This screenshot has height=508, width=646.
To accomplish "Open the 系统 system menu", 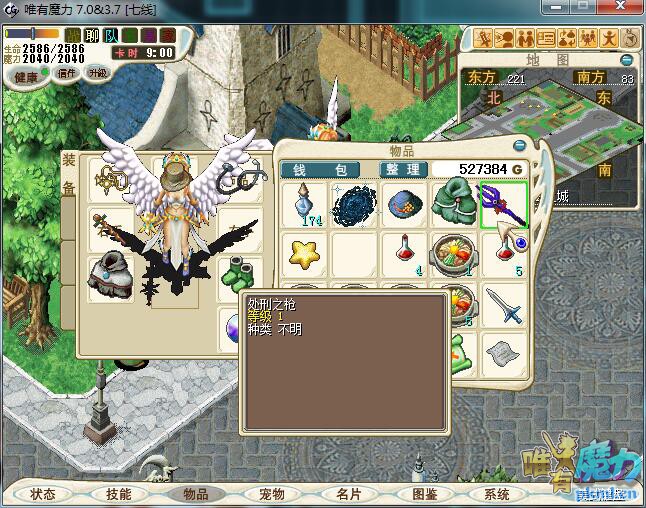I will (x=497, y=494).
